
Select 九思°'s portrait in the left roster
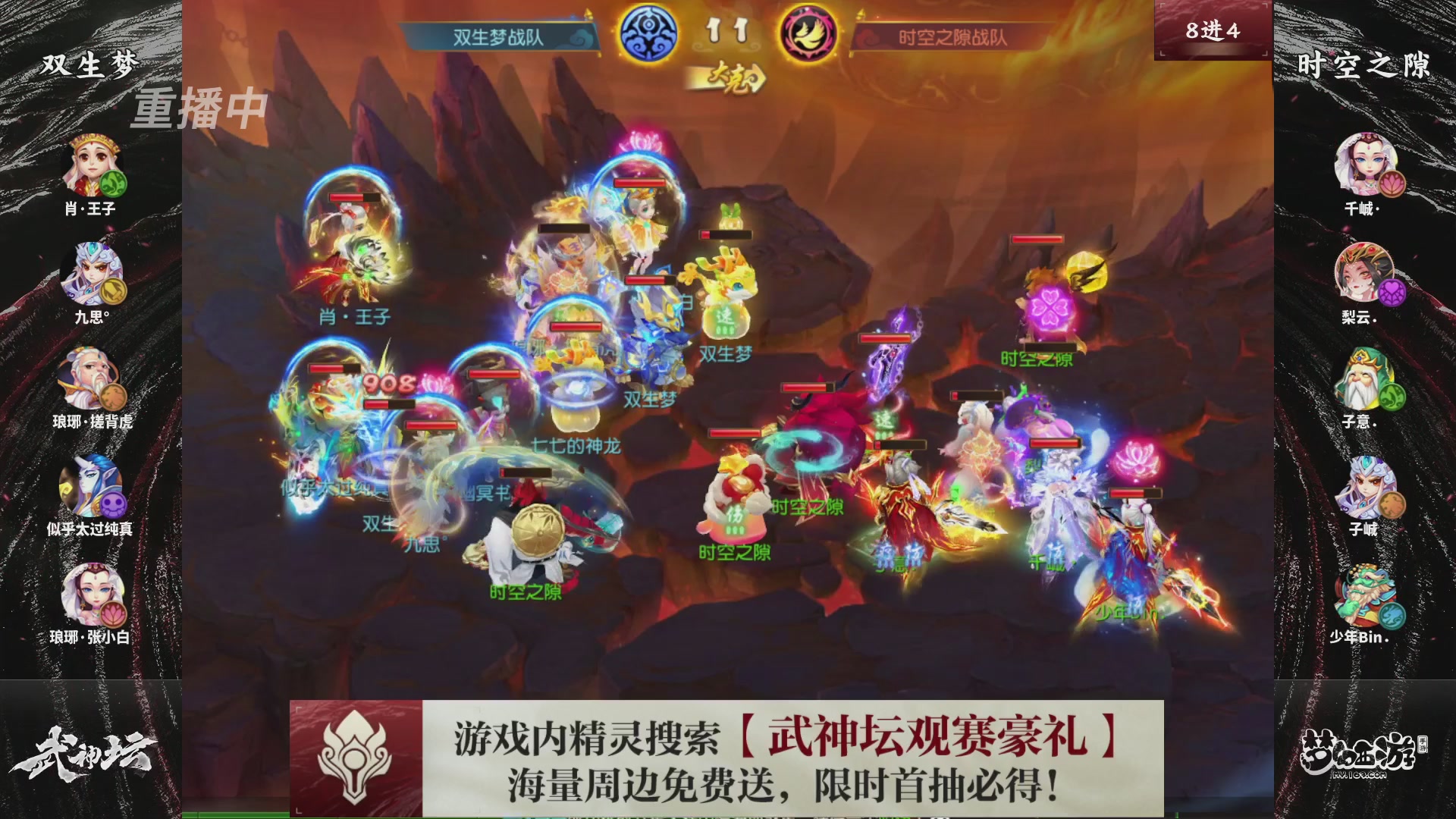tap(91, 273)
